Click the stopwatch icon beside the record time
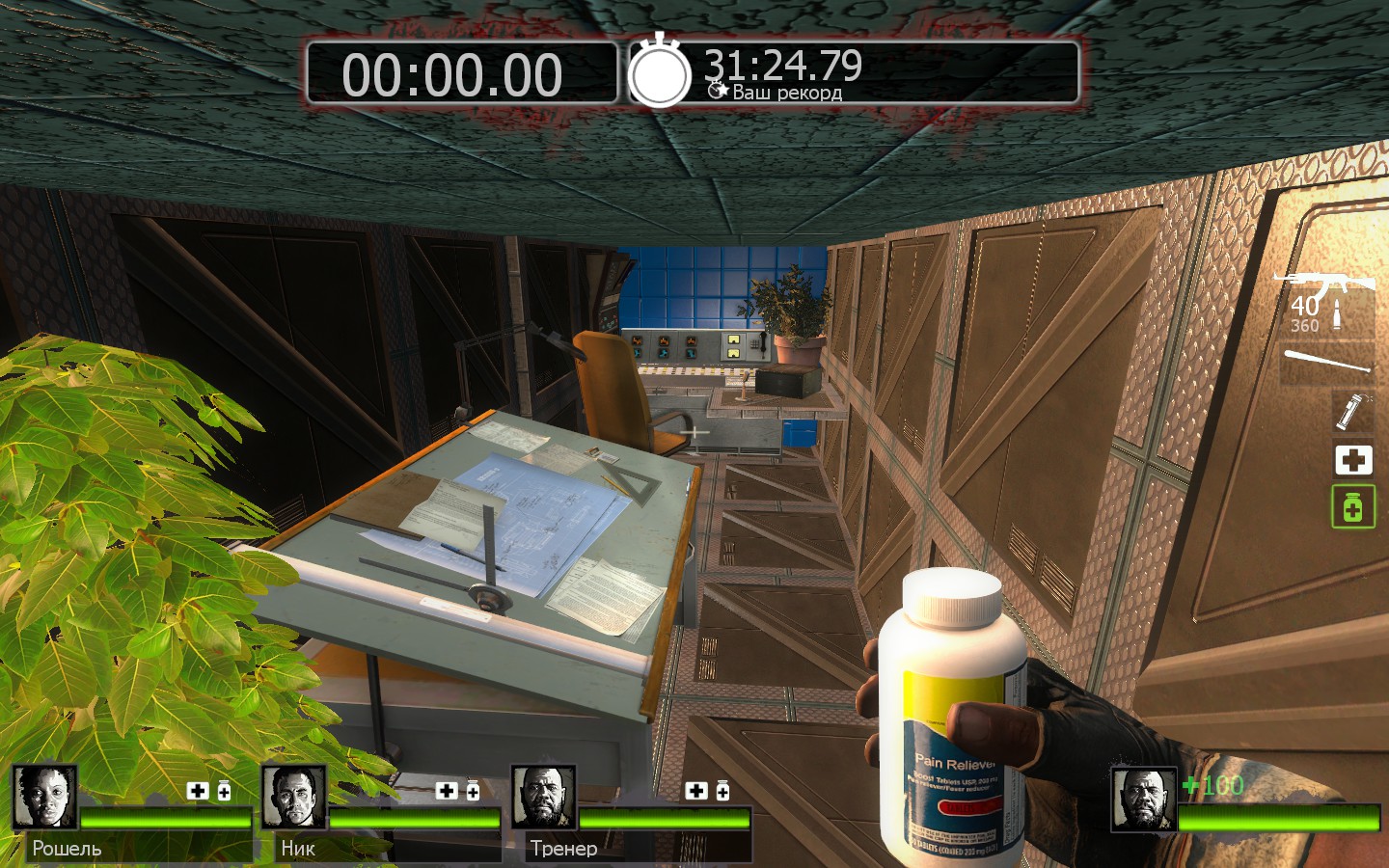 click(x=660, y=71)
